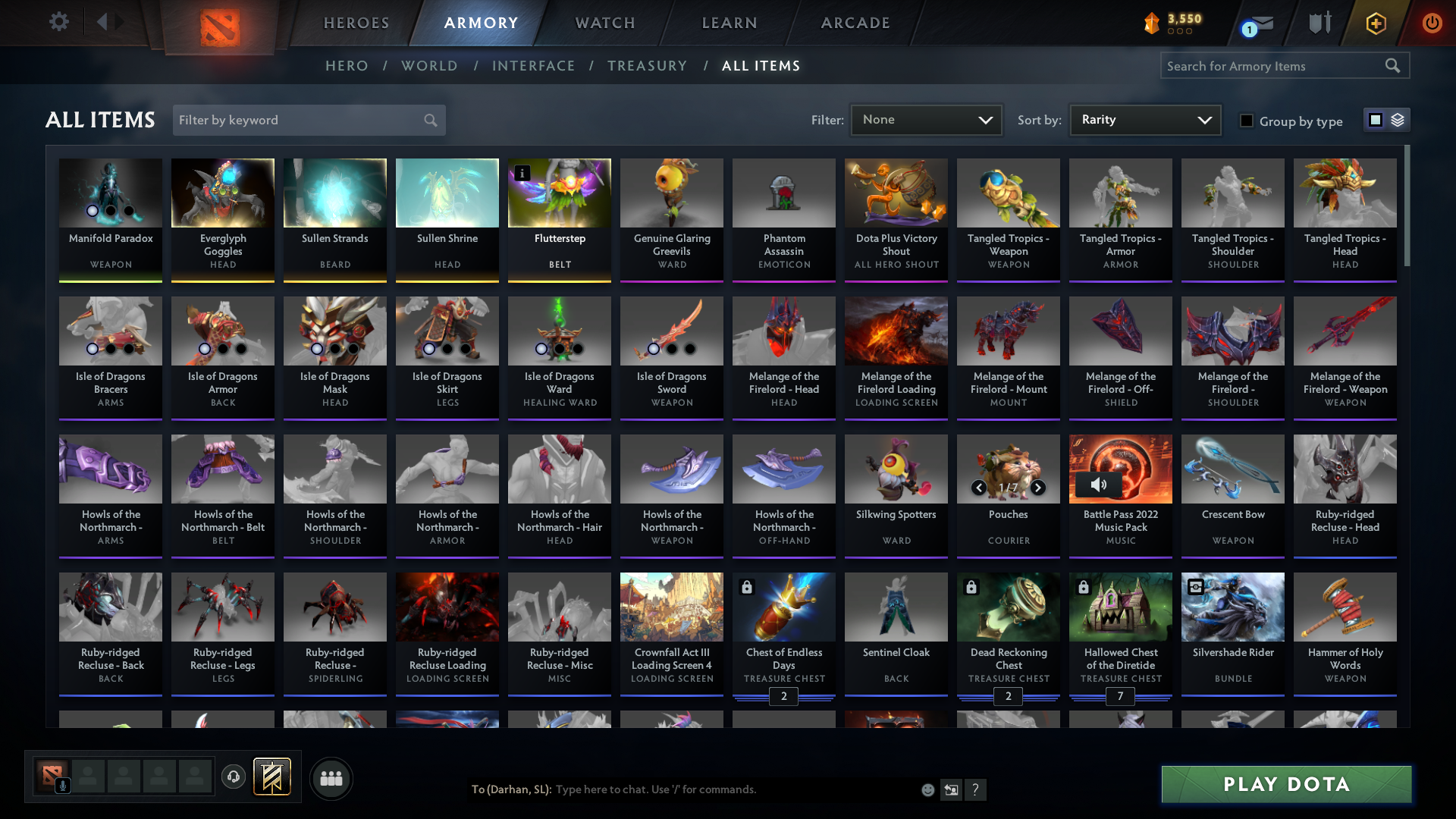Click the emoticon smiley icon in the chat bar

[x=927, y=789]
